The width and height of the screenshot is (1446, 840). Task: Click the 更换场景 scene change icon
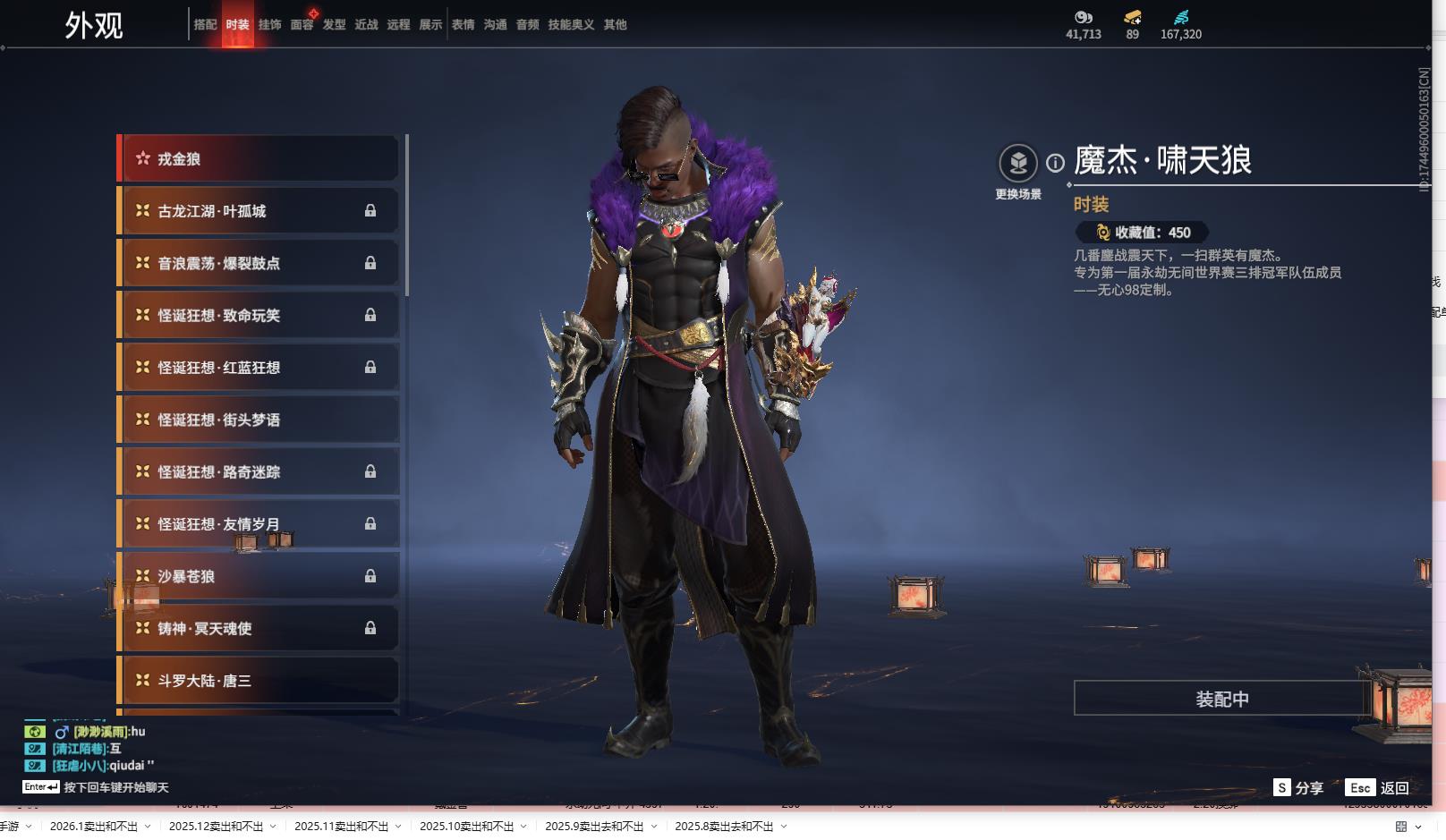point(1018,164)
